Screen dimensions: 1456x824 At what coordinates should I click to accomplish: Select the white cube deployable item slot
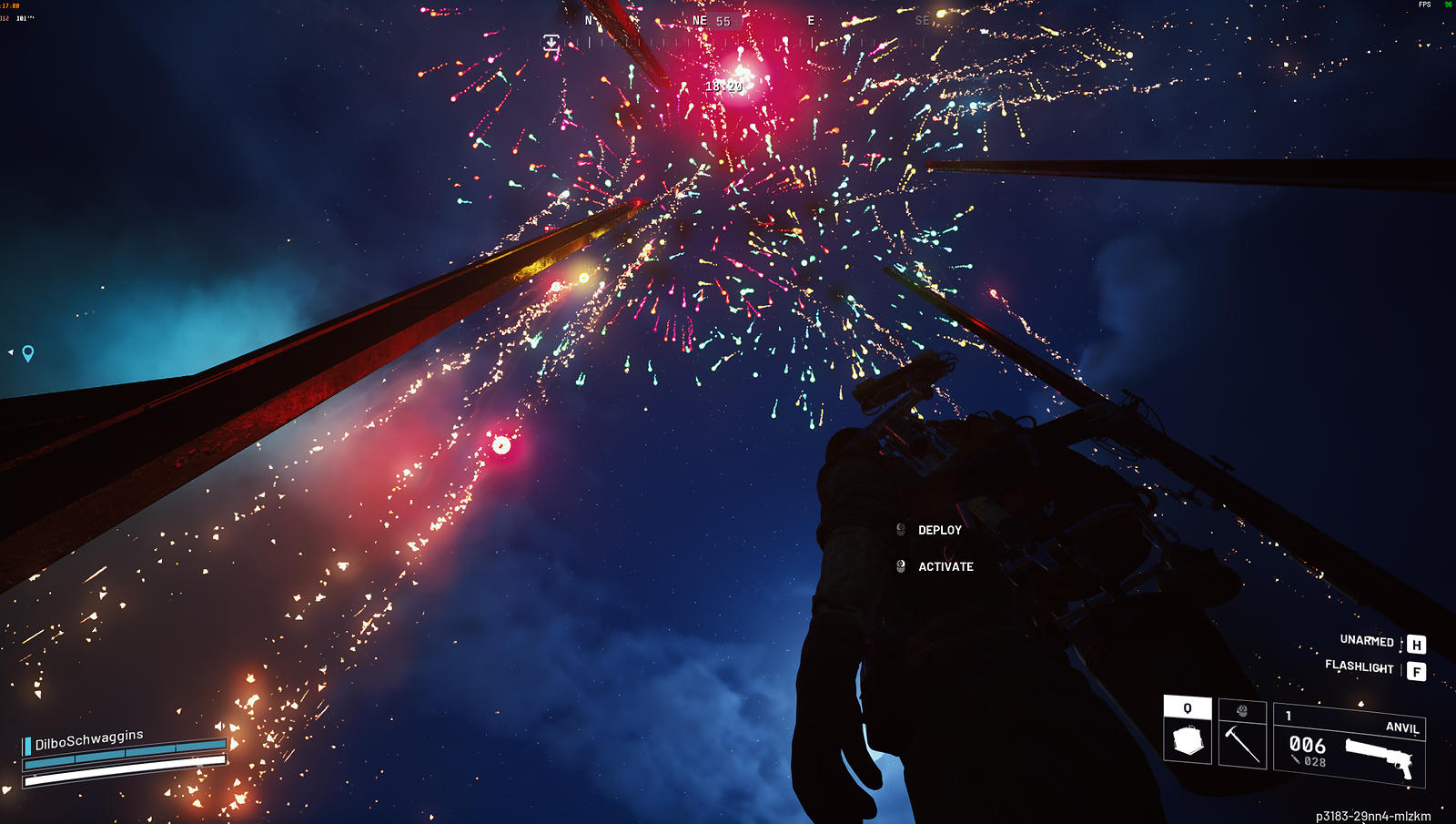coord(1188,732)
